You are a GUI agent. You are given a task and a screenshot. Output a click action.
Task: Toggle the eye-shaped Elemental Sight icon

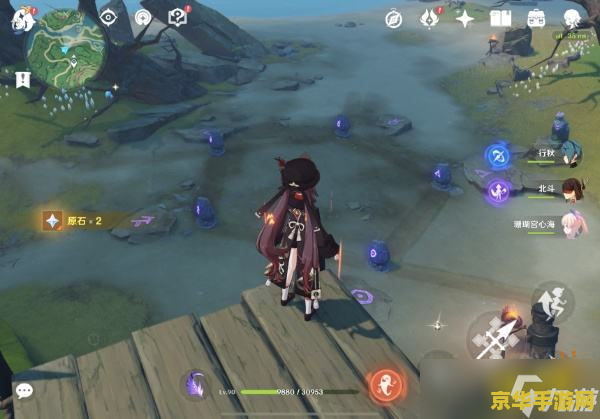tap(109, 17)
